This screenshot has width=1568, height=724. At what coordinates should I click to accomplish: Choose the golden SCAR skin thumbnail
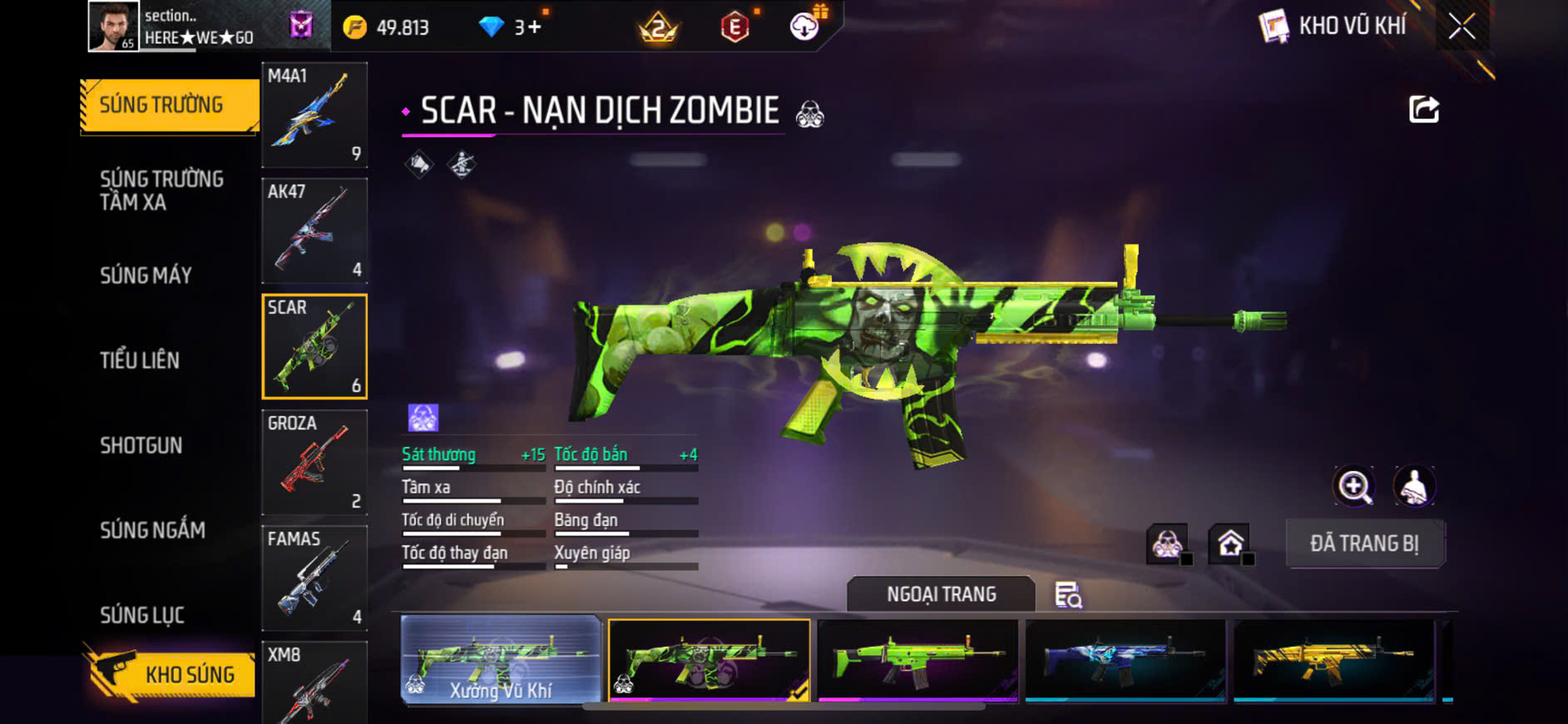click(x=1333, y=660)
